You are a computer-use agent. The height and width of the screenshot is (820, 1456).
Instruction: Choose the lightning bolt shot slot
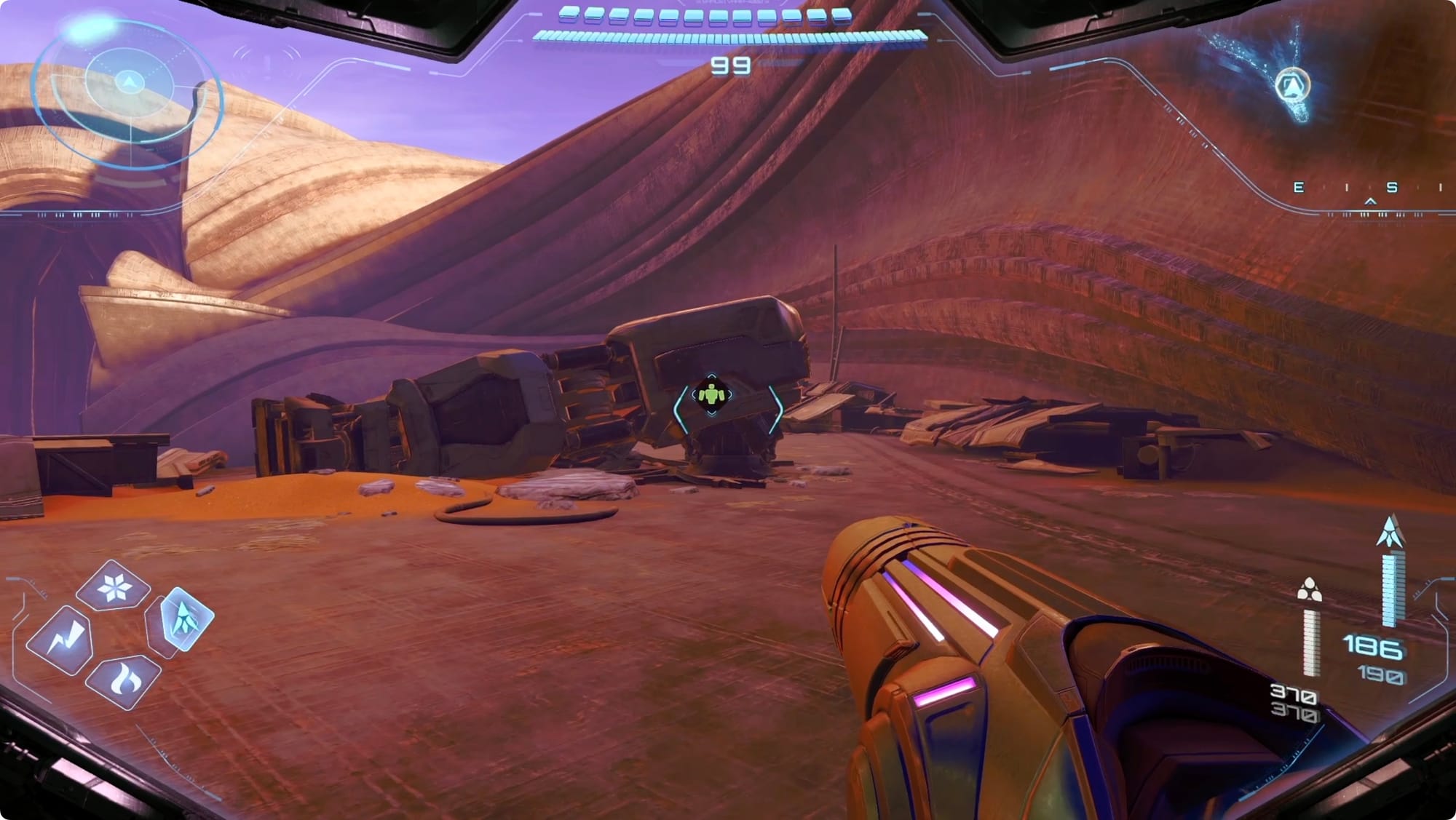(60, 640)
